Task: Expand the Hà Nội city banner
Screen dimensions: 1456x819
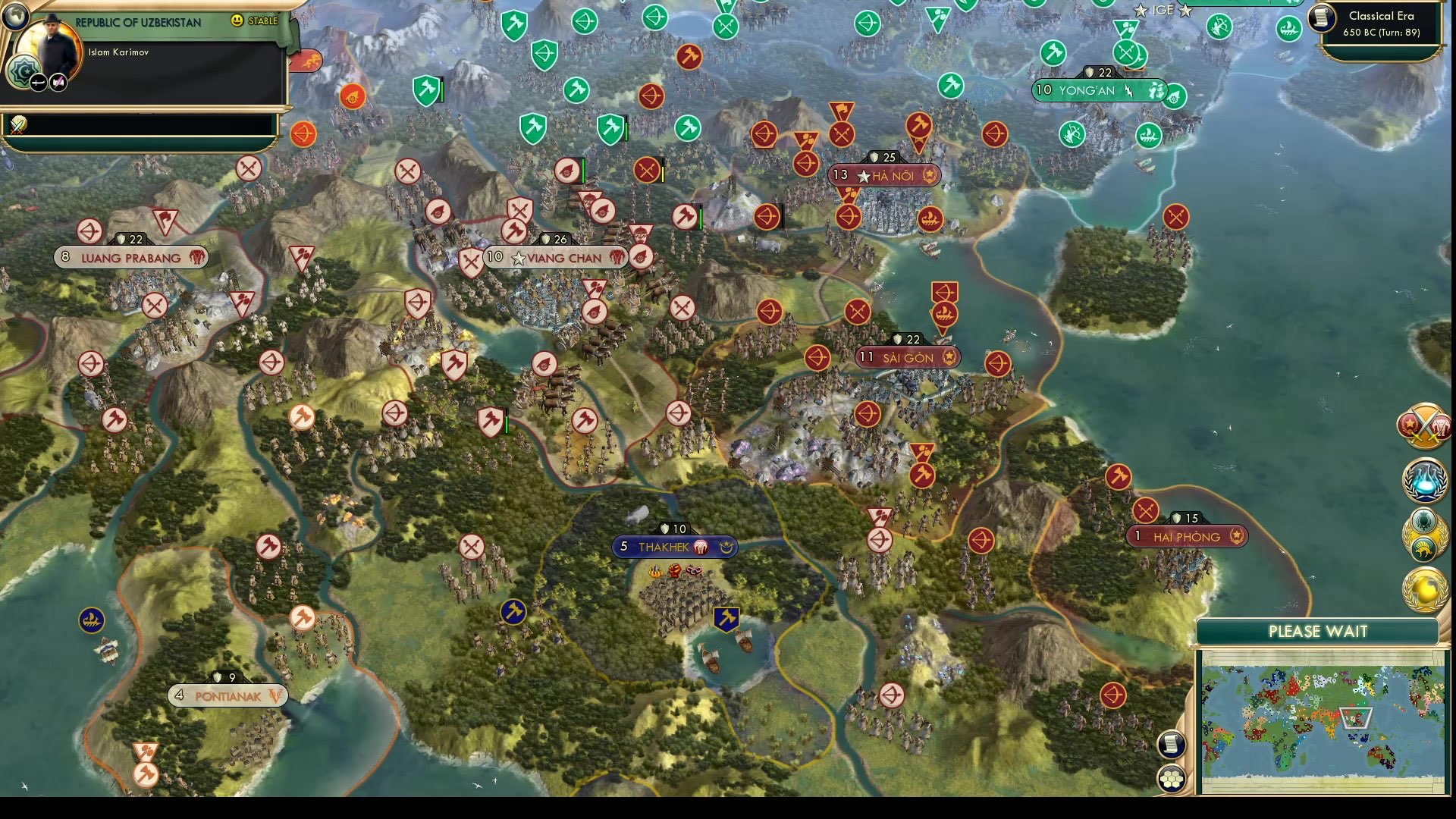Action: point(884,175)
